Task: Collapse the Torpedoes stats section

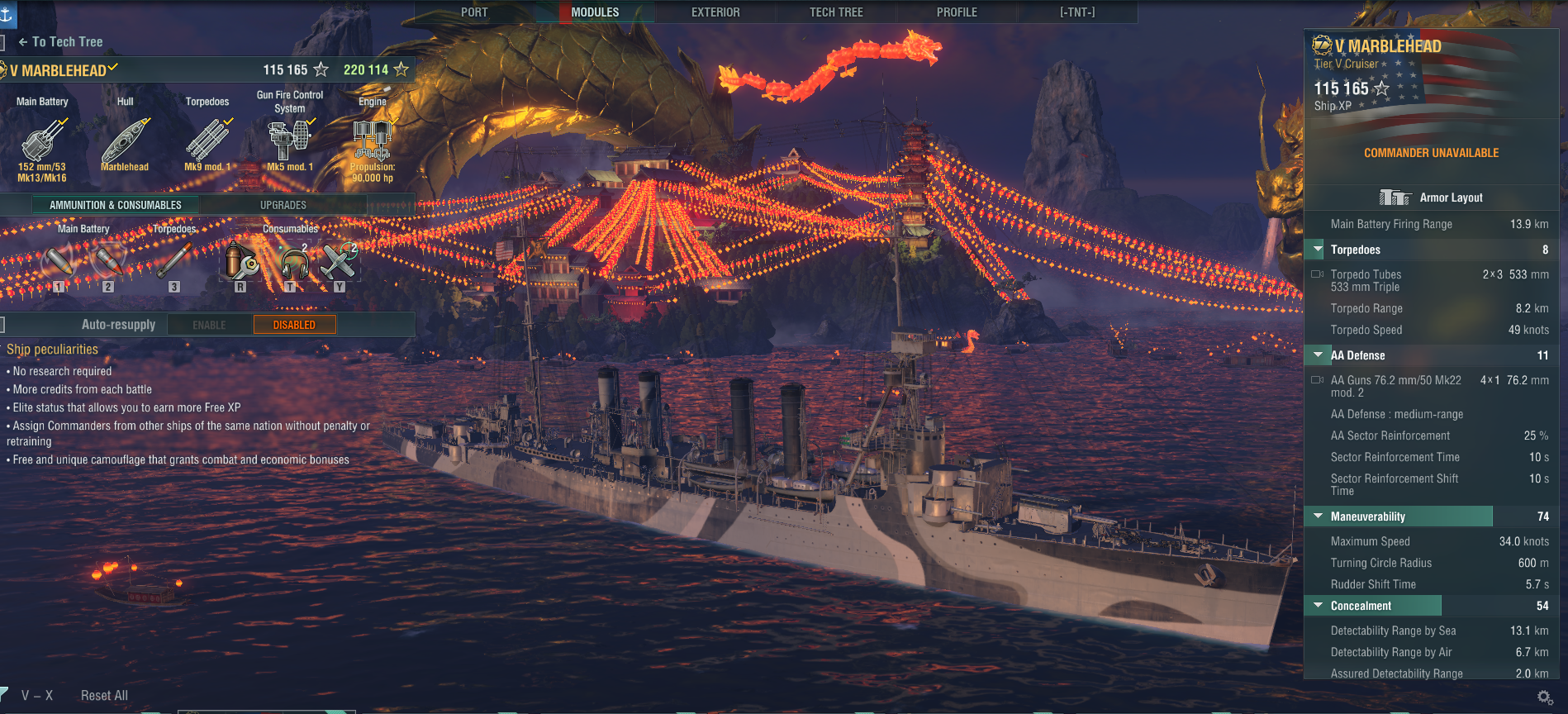Action: coord(1319,250)
